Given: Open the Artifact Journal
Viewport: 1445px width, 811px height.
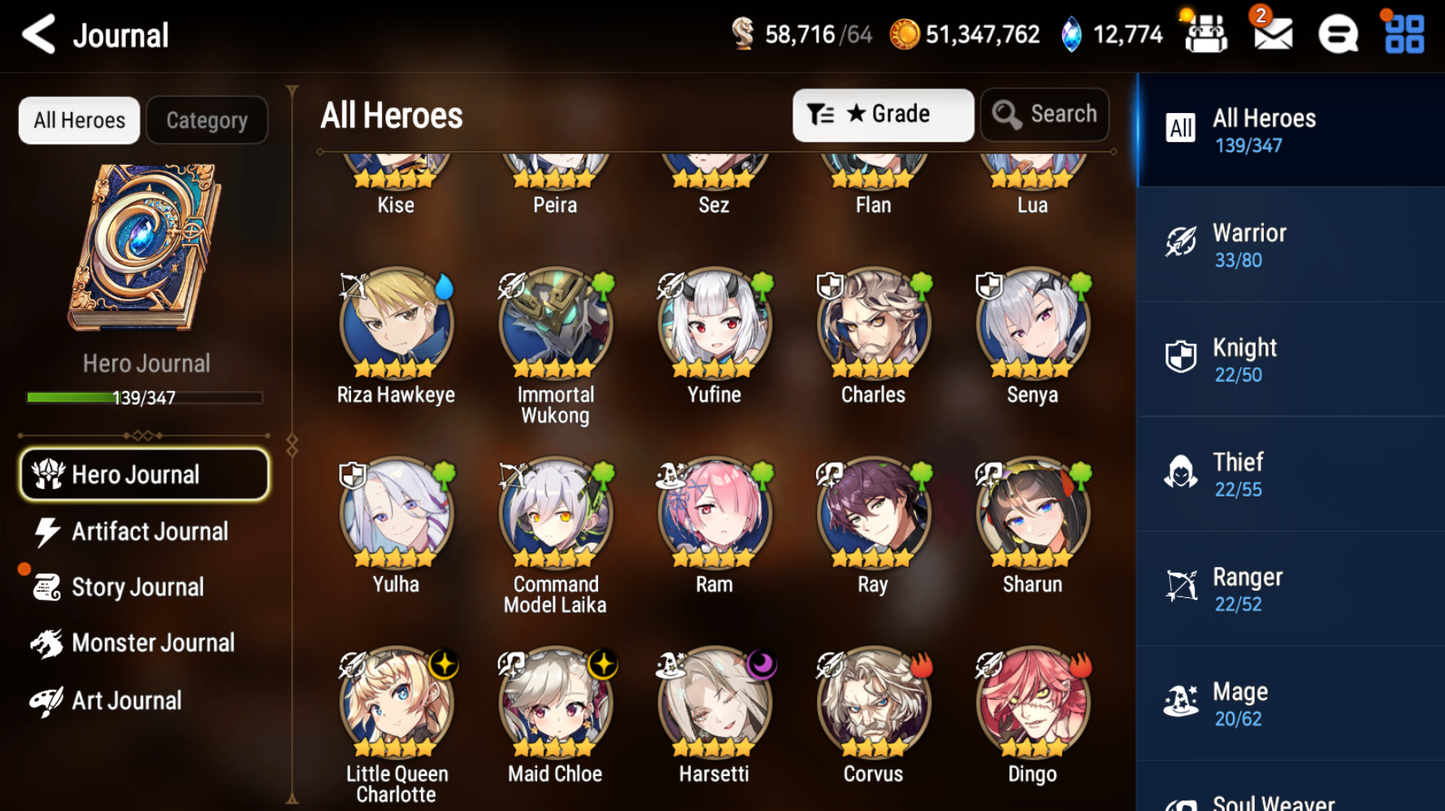Looking at the screenshot, I should [x=148, y=532].
